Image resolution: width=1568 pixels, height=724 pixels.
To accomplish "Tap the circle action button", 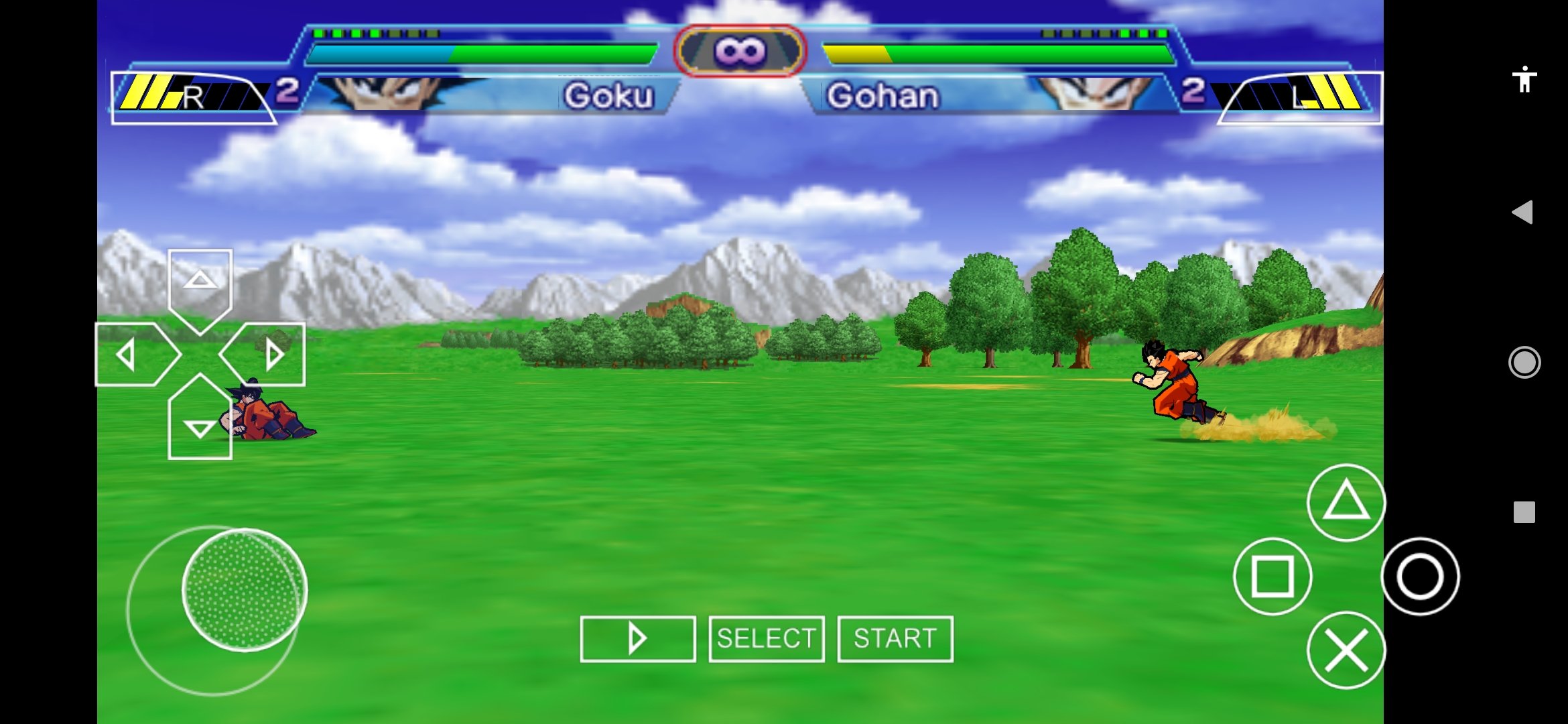I will 1420,576.
